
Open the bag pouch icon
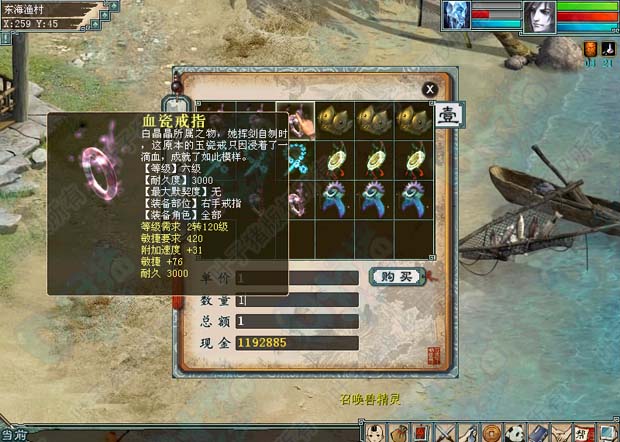(x=399, y=433)
